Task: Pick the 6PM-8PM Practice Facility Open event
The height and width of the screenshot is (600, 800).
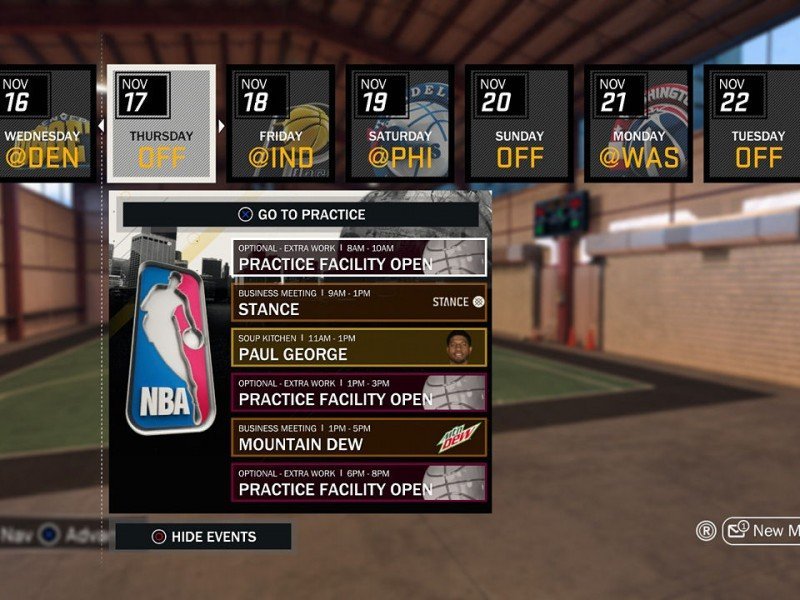Action: 359,482
